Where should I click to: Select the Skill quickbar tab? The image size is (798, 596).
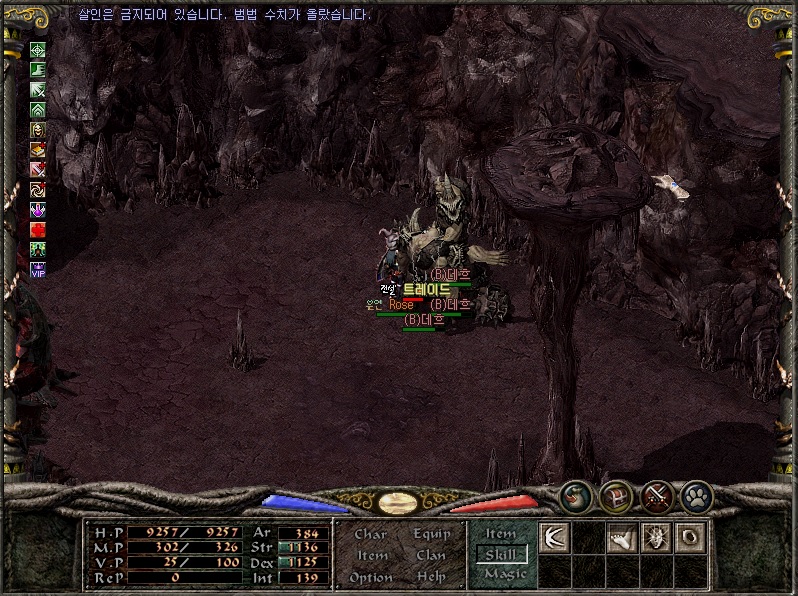click(x=502, y=554)
